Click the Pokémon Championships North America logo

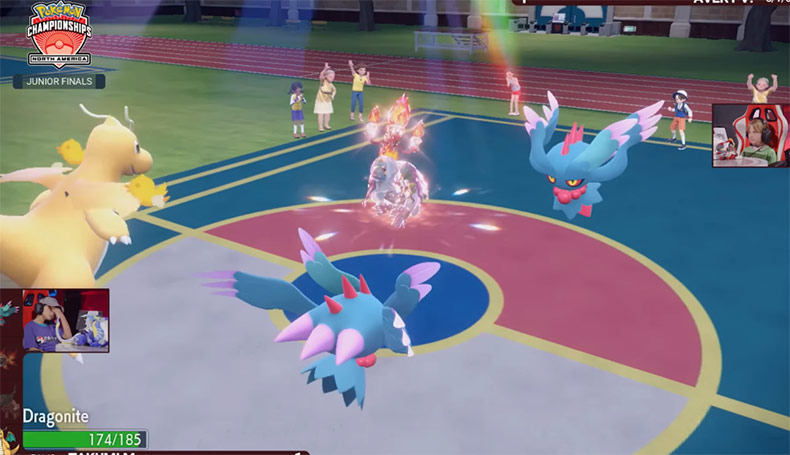click(x=58, y=34)
